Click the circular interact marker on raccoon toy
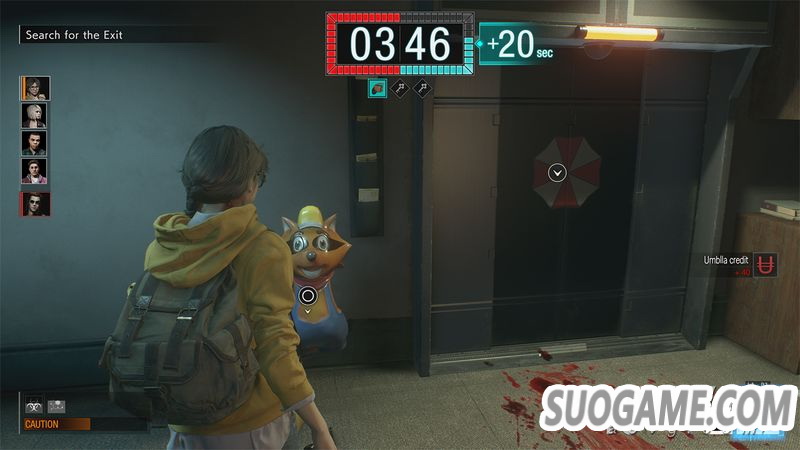The height and width of the screenshot is (450, 800). click(308, 294)
